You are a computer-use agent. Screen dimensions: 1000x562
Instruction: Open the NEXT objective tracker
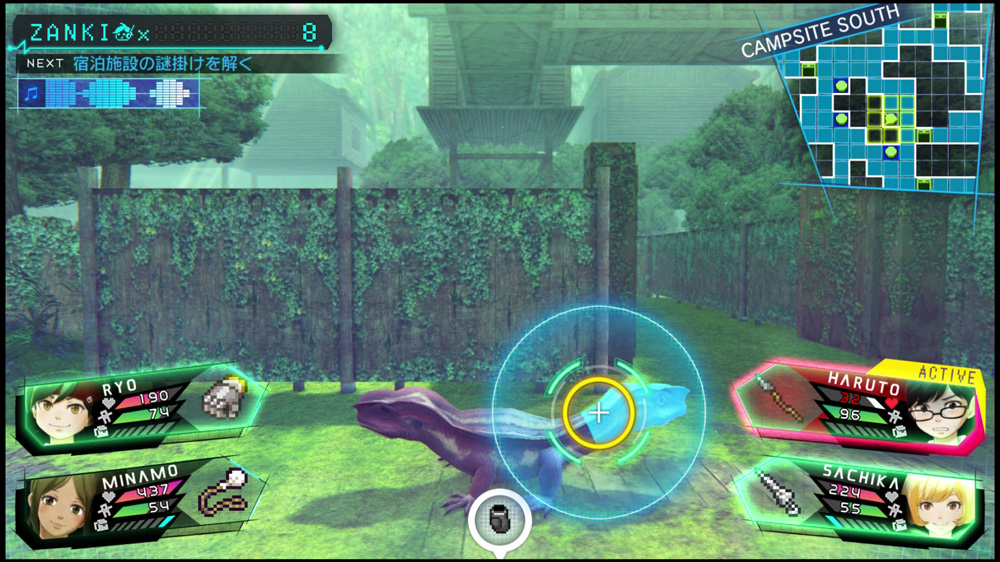pos(150,63)
